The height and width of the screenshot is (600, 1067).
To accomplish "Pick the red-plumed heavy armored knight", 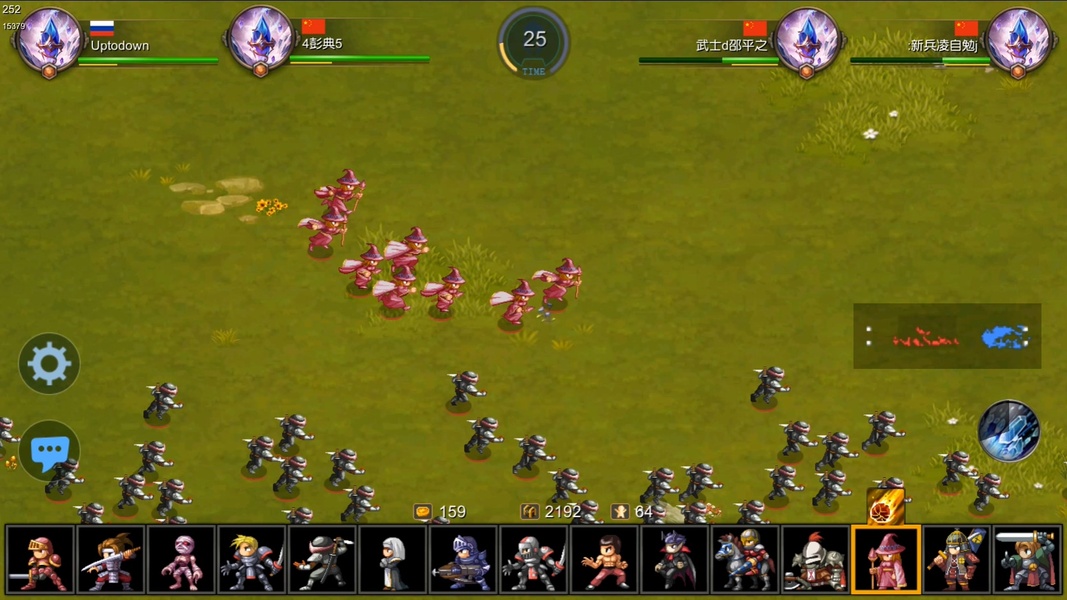I will 815,560.
